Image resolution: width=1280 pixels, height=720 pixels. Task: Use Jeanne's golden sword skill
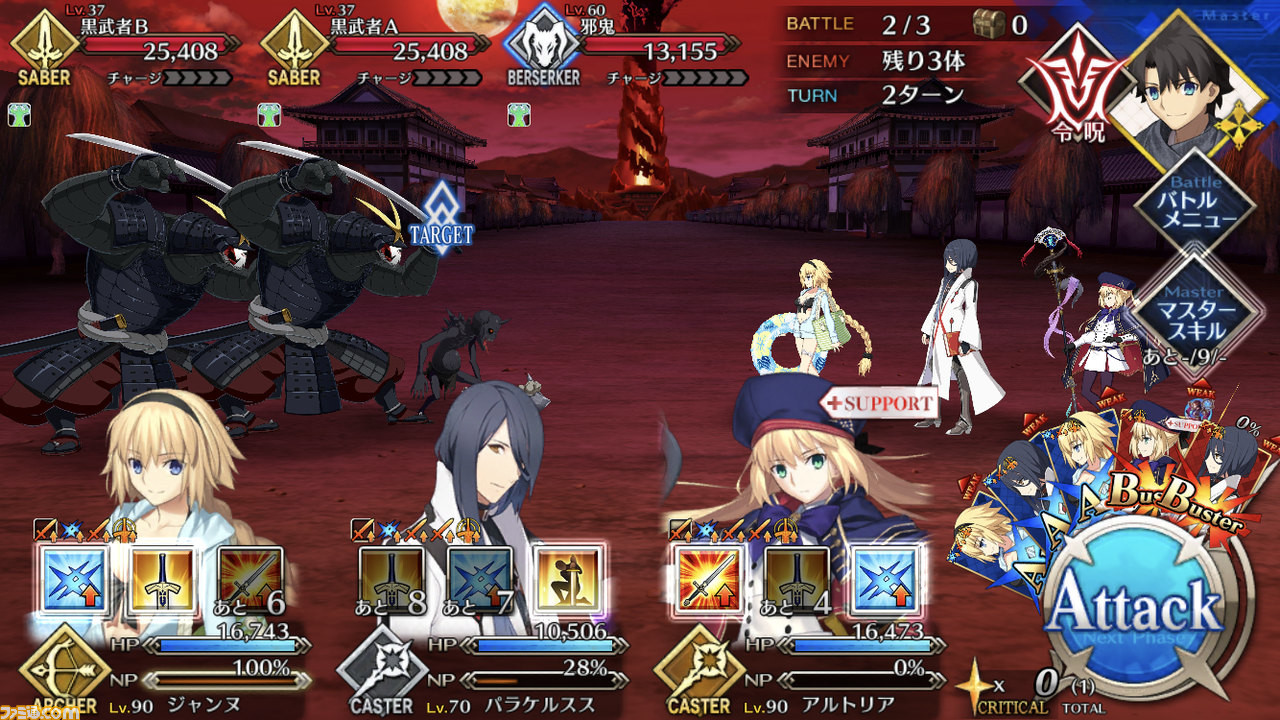(162, 580)
